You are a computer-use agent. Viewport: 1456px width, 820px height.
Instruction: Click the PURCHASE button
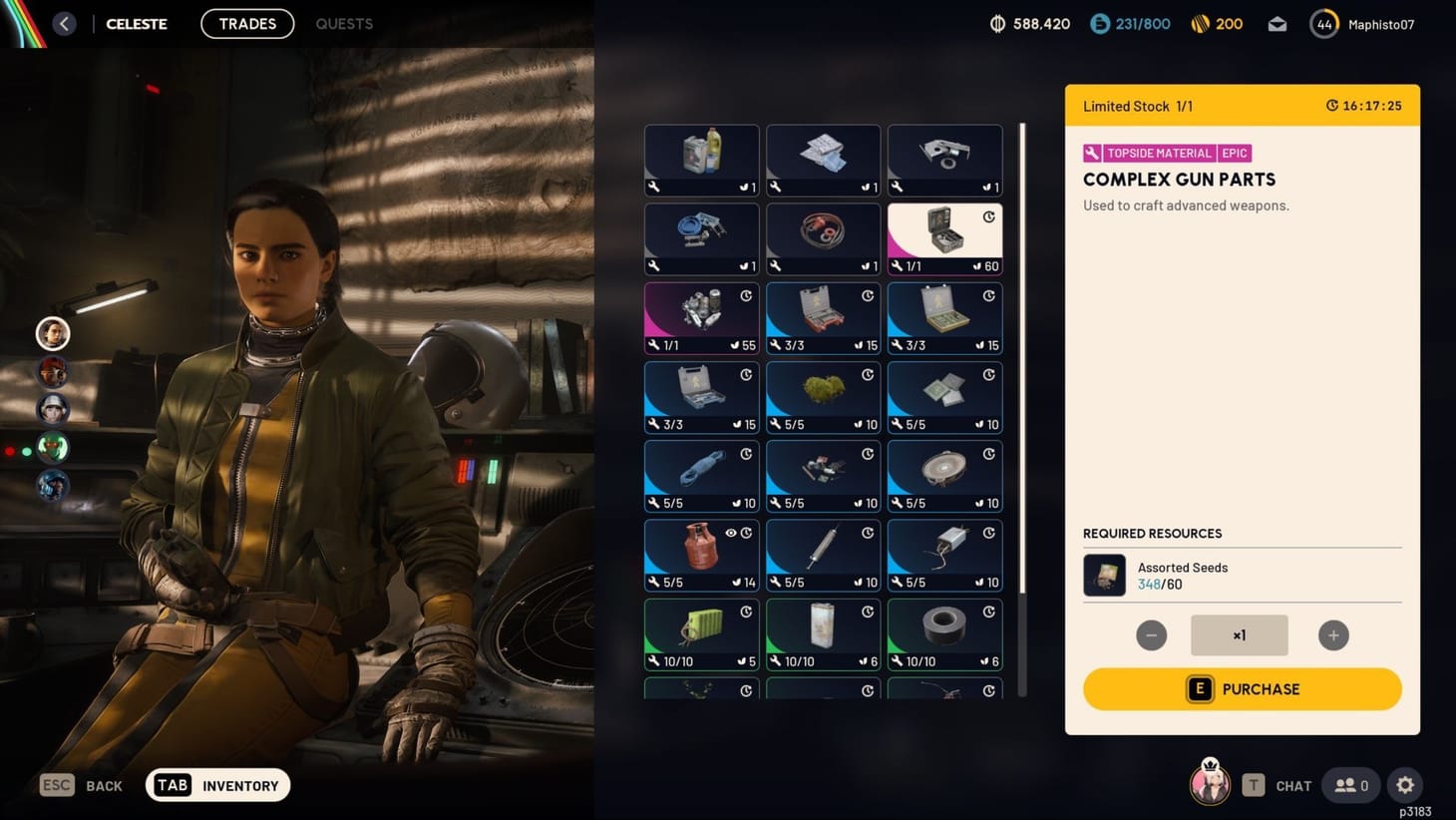click(1241, 689)
